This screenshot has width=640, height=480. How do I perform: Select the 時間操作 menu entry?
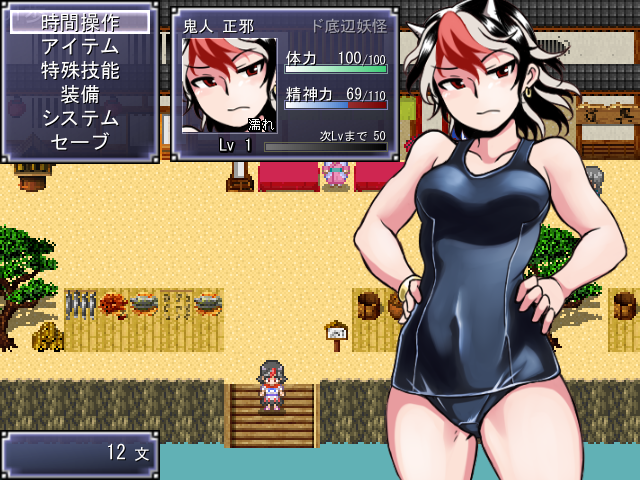pos(80,22)
